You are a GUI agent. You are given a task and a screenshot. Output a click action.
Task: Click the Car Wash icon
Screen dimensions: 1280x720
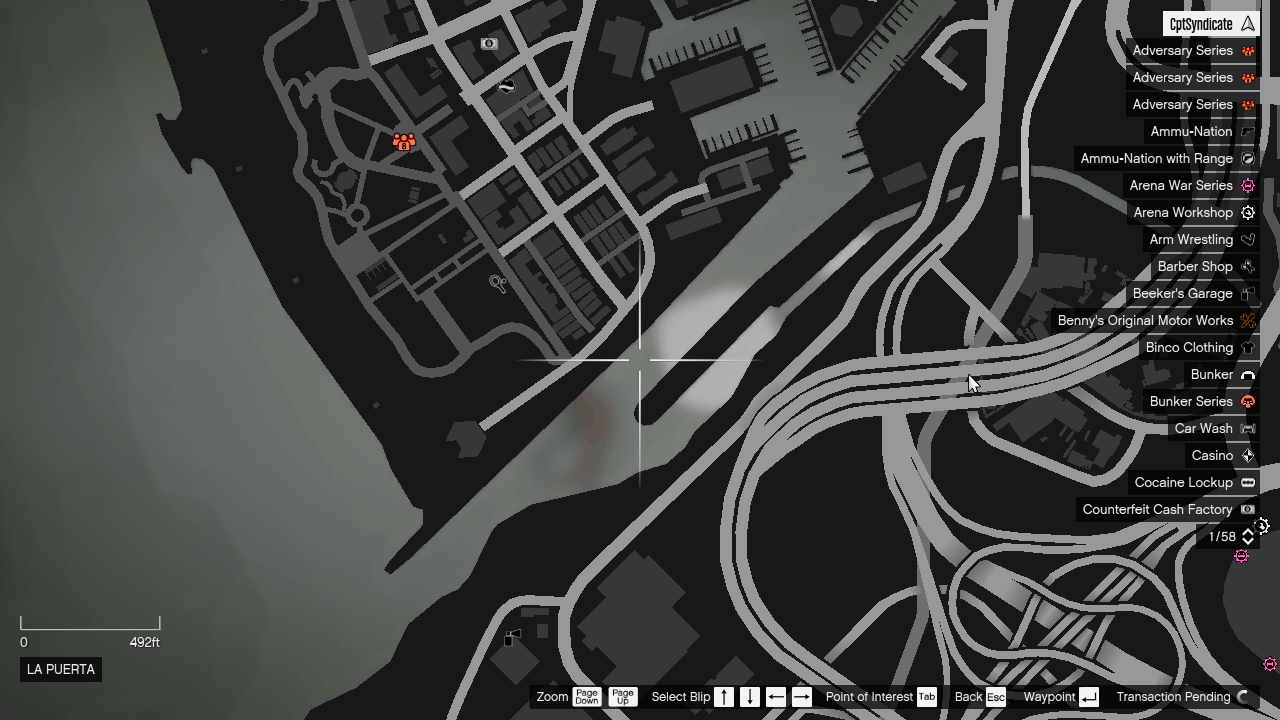click(x=1247, y=428)
